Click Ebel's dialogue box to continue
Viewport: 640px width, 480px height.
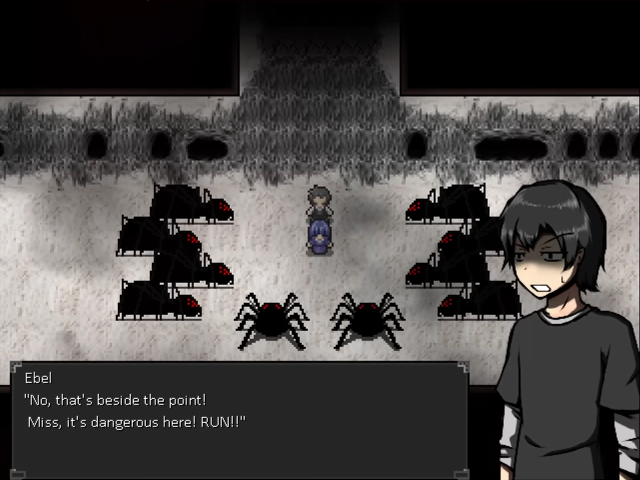pyautogui.click(x=240, y=418)
